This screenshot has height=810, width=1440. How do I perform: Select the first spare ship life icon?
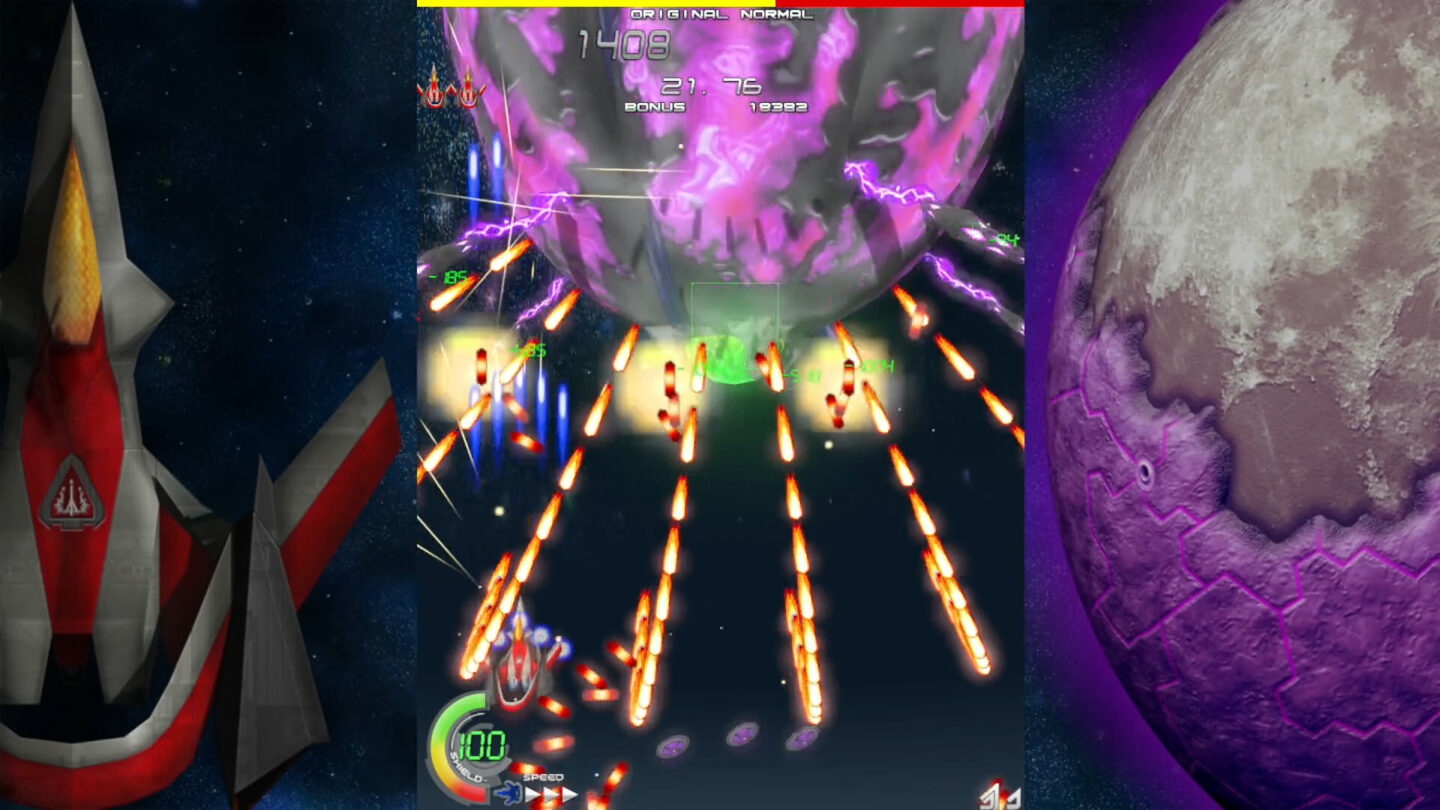click(435, 90)
